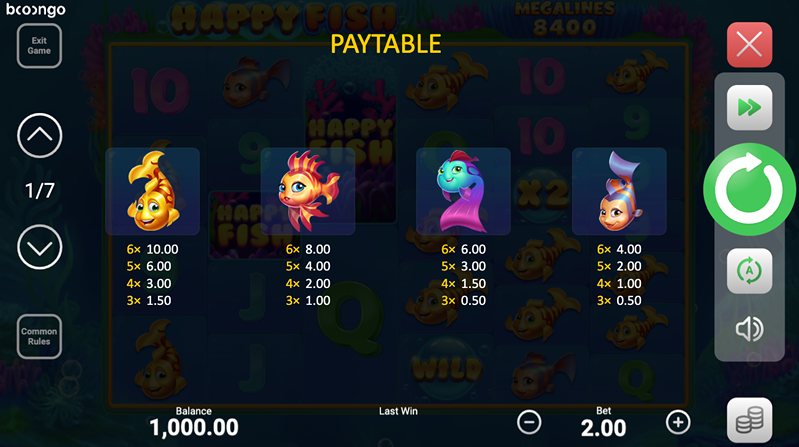
Task: Open the Common Rules
Action: [39, 336]
